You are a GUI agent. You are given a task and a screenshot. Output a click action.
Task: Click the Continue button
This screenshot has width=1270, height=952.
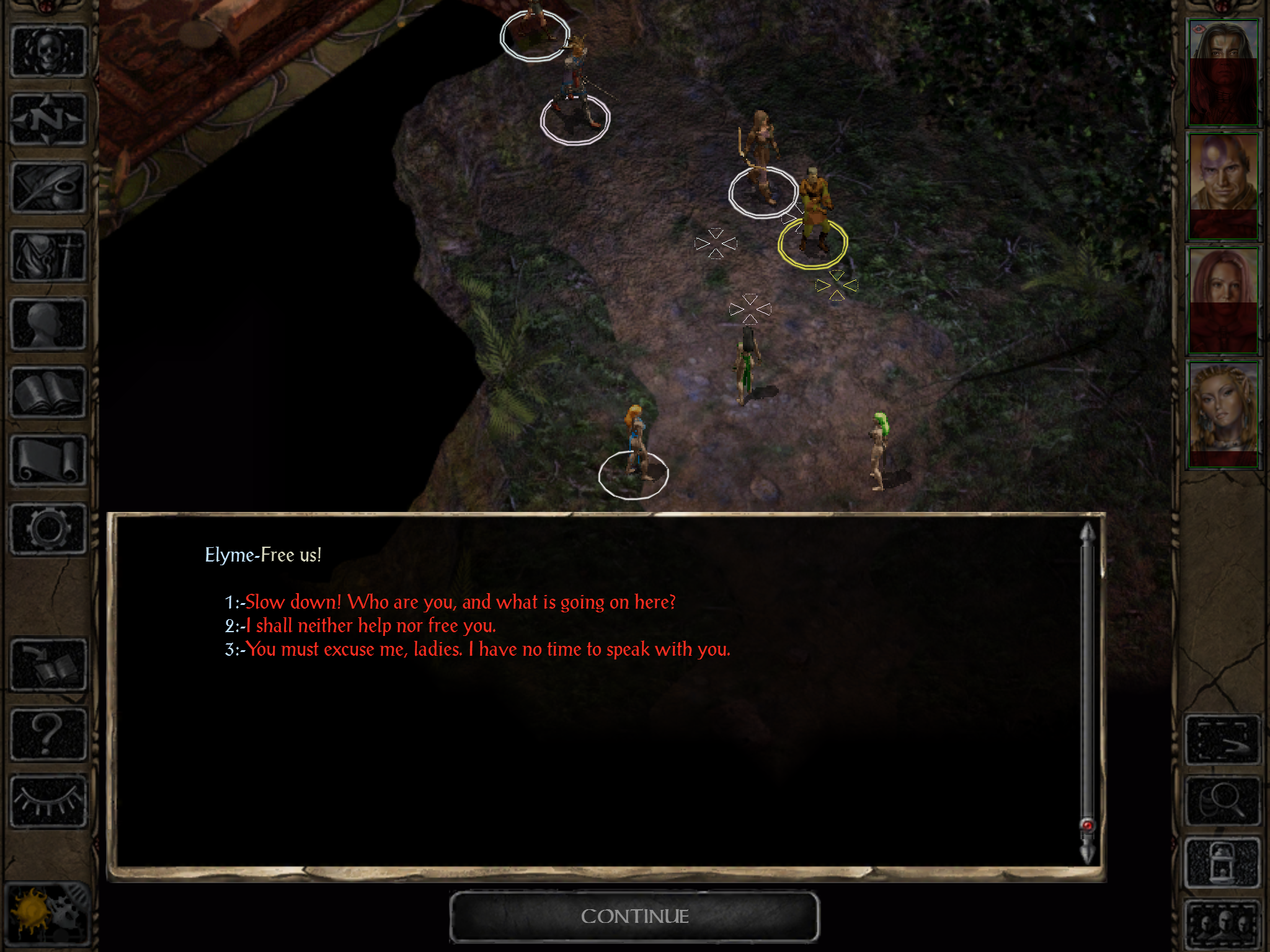pyautogui.click(x=634, y=916)
